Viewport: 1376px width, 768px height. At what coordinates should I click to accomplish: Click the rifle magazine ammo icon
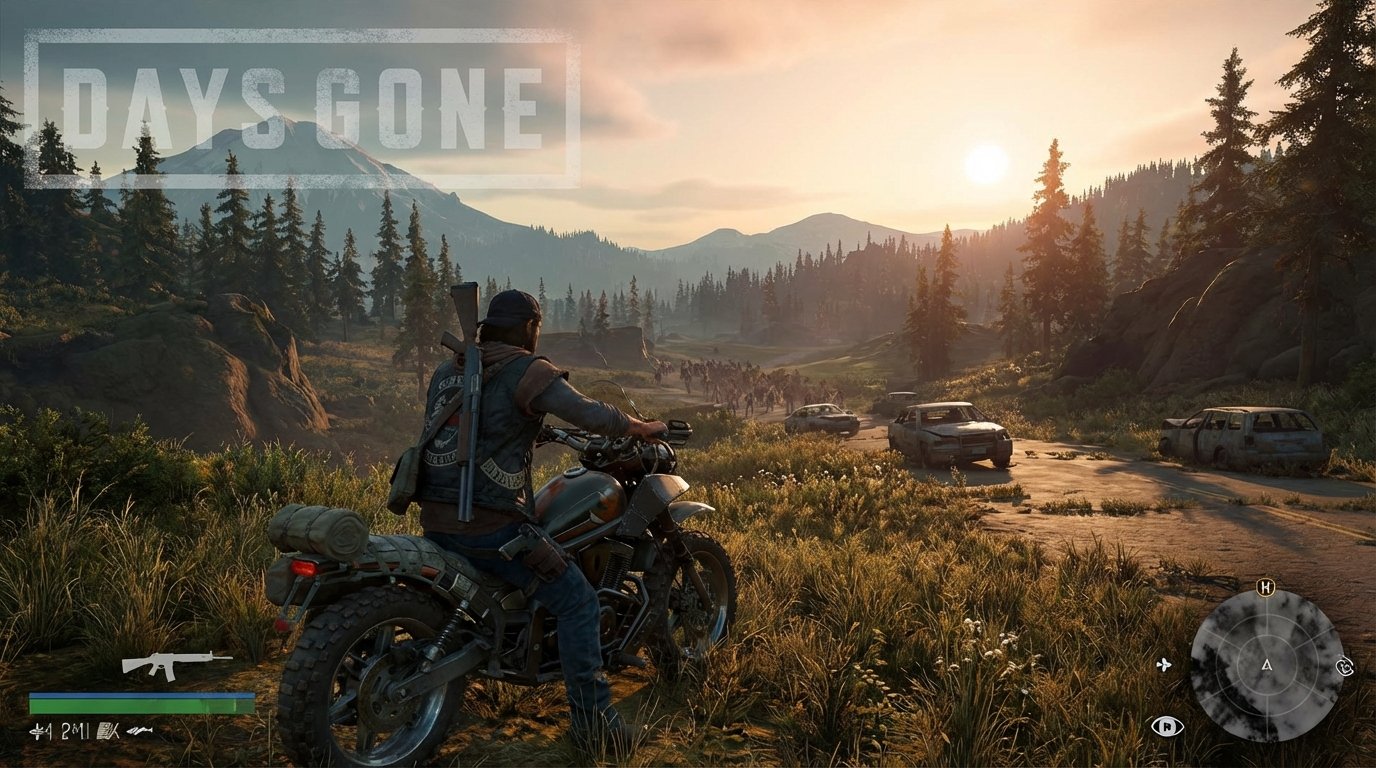pos(105,731)
